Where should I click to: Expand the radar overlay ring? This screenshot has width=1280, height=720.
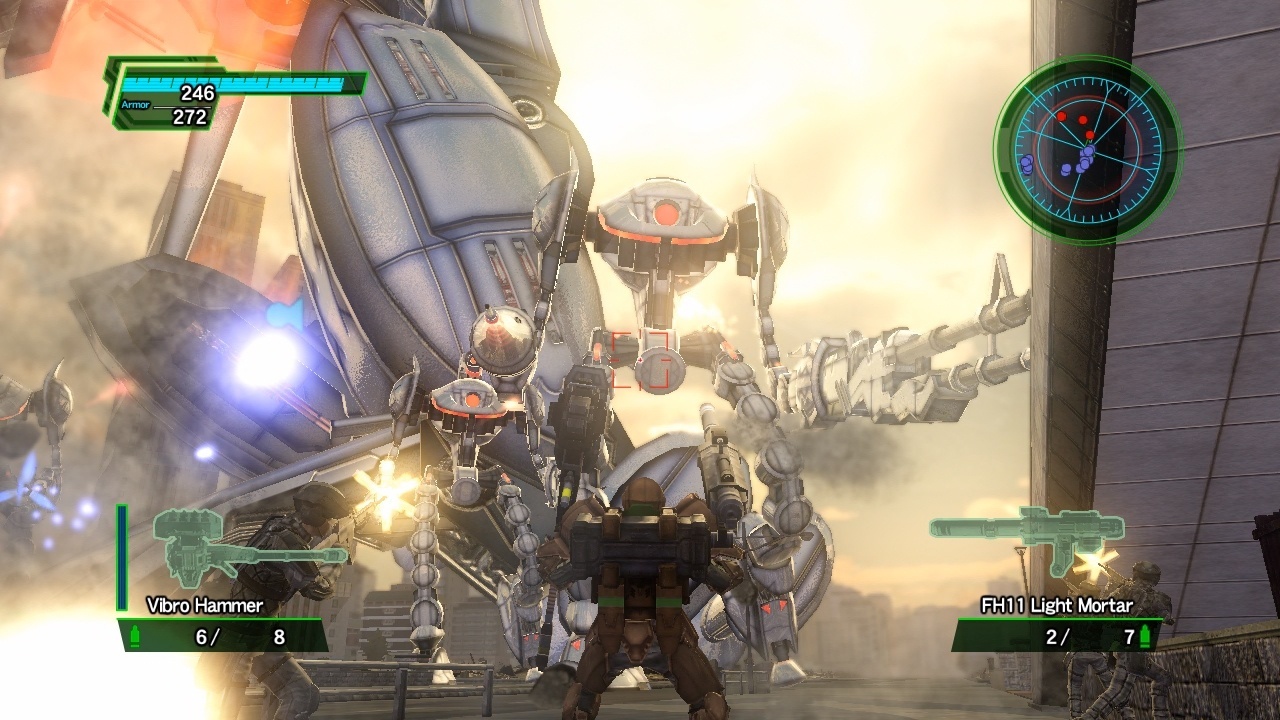point(1085,148)
